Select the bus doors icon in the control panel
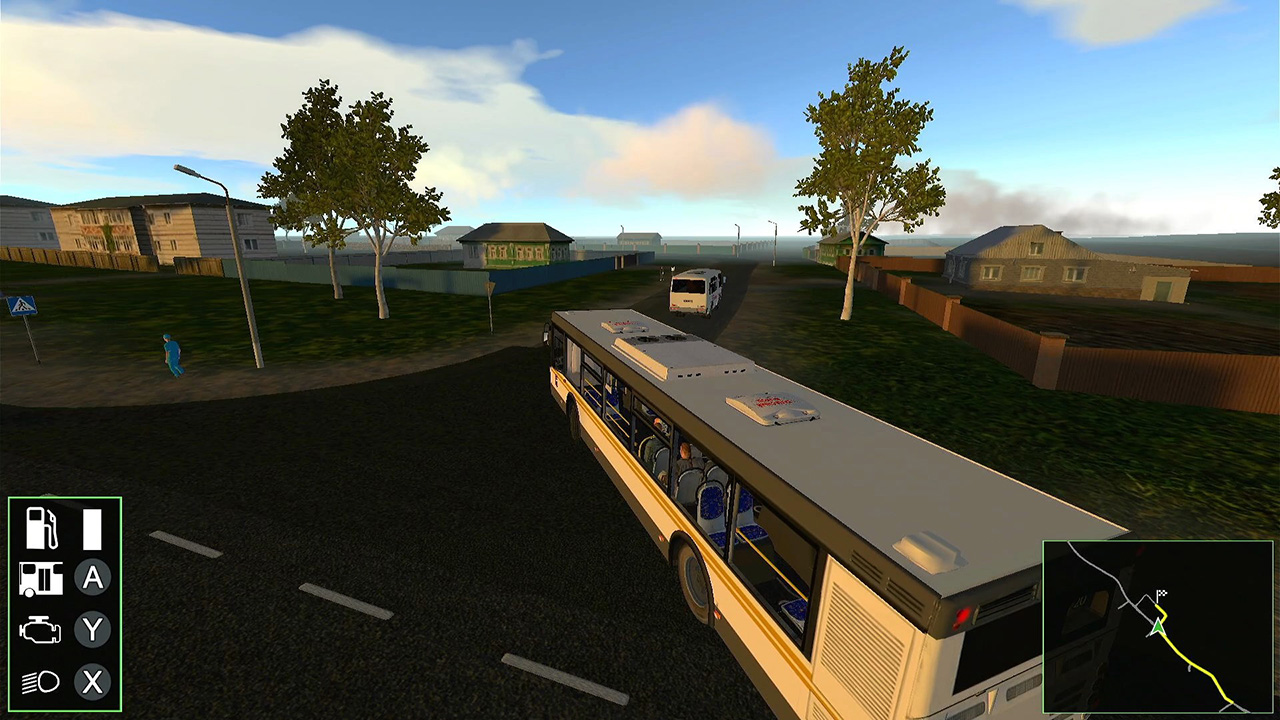This screenshot has width=1280, height=720. point(39,579)
